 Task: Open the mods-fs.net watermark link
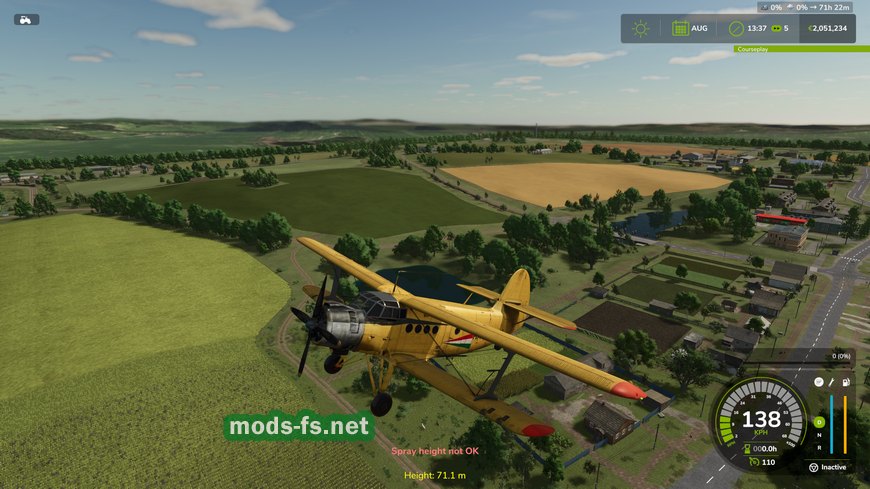click(x=299, y=427)
